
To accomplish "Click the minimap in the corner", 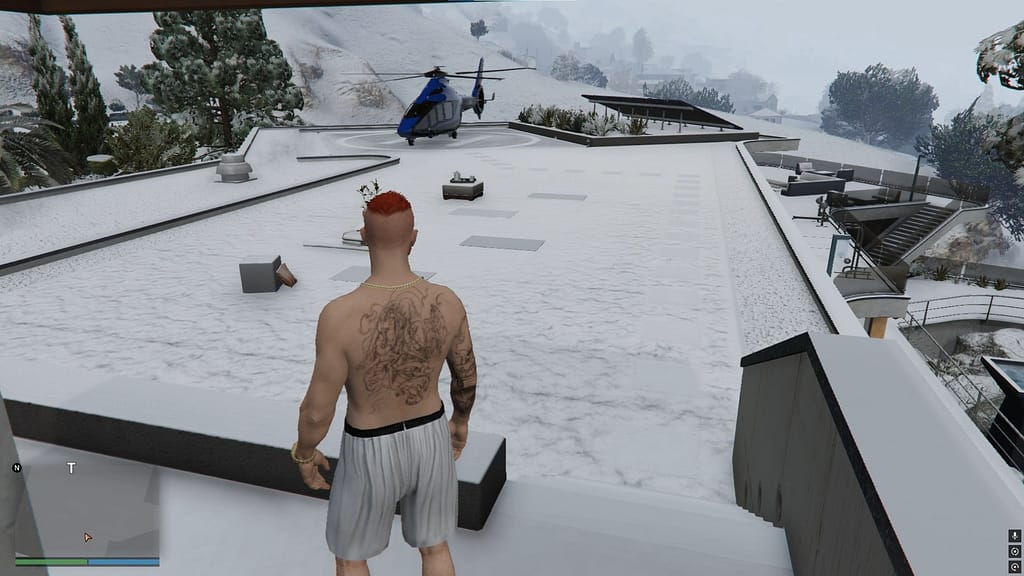I will pos(86,505).
